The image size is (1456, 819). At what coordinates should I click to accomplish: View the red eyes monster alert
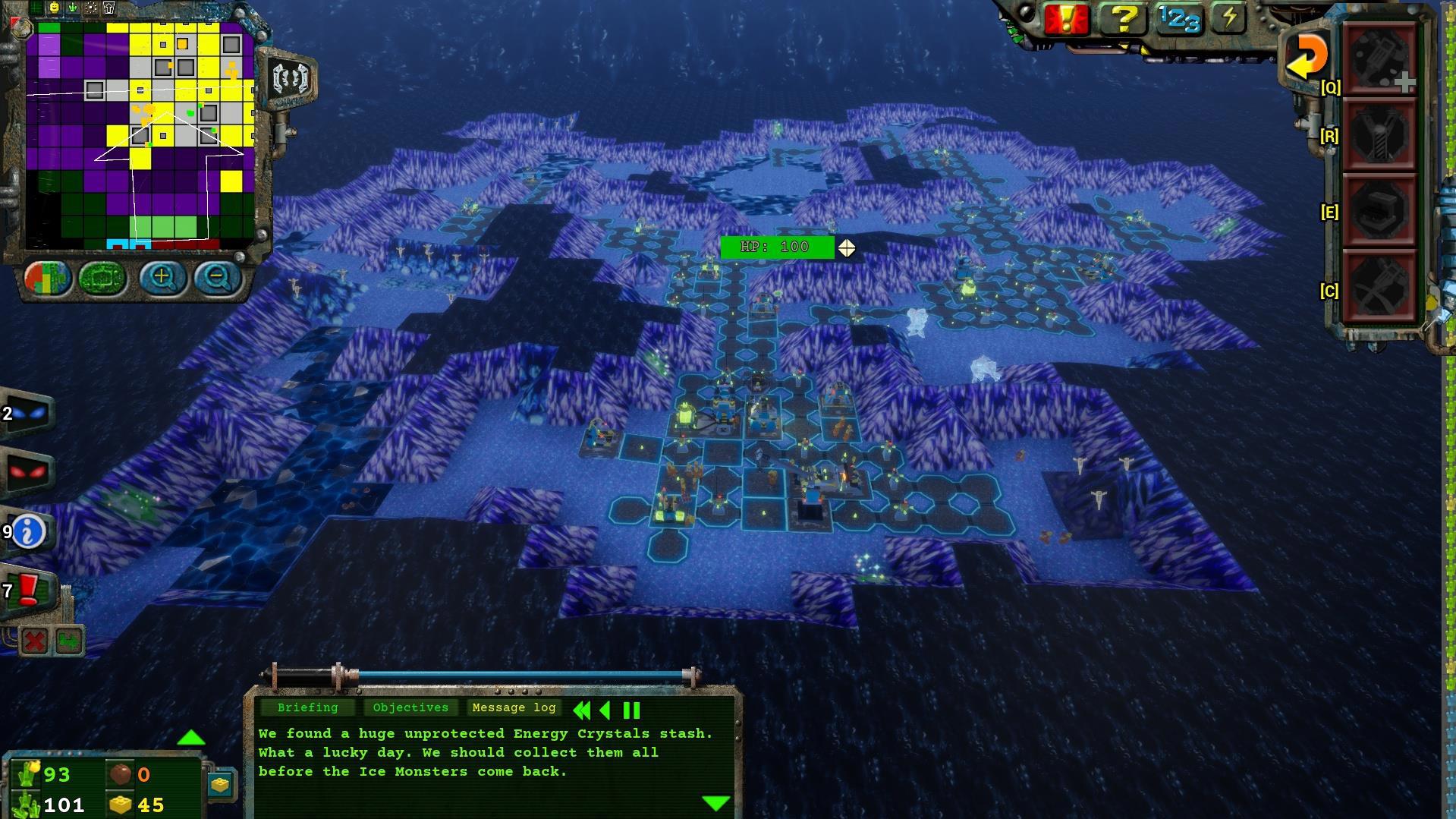[x=27, y=472]
